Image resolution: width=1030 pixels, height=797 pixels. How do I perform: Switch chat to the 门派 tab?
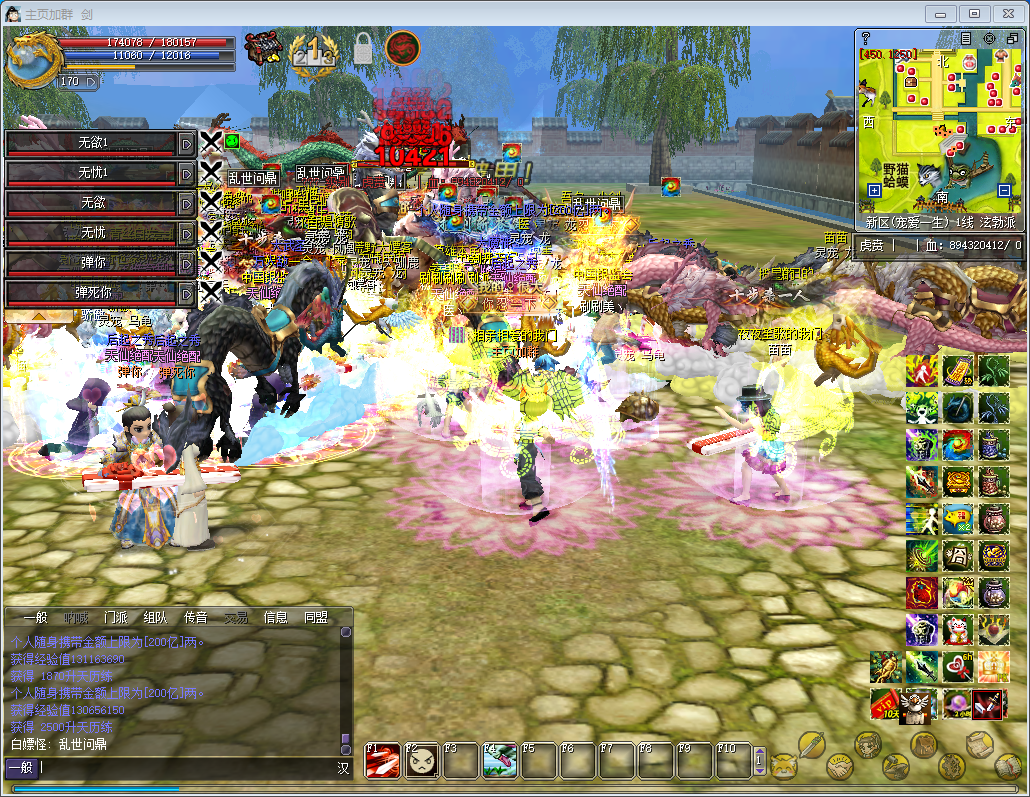[116, 618]
